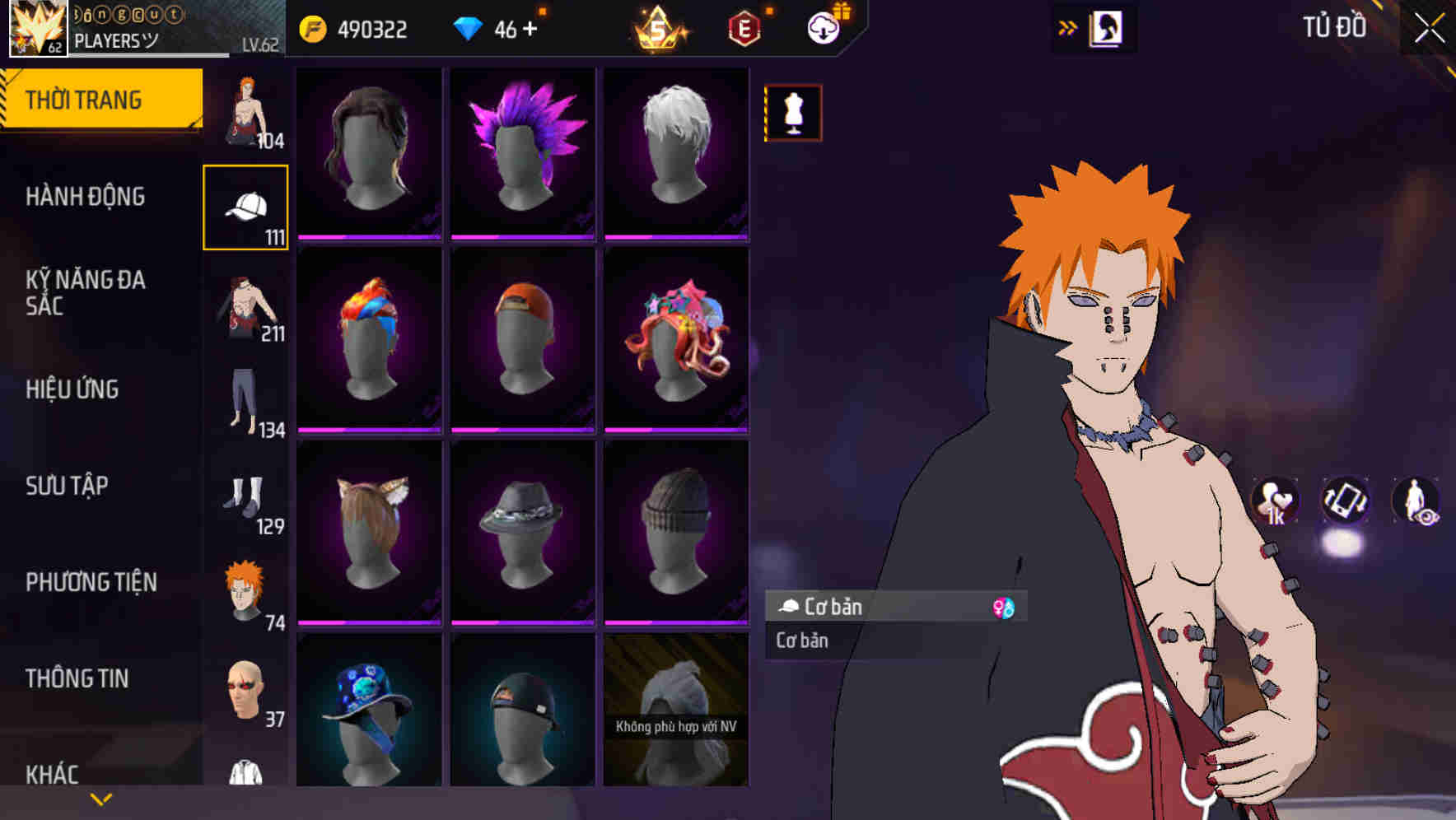Open the gold coin balance 490322

356,27
